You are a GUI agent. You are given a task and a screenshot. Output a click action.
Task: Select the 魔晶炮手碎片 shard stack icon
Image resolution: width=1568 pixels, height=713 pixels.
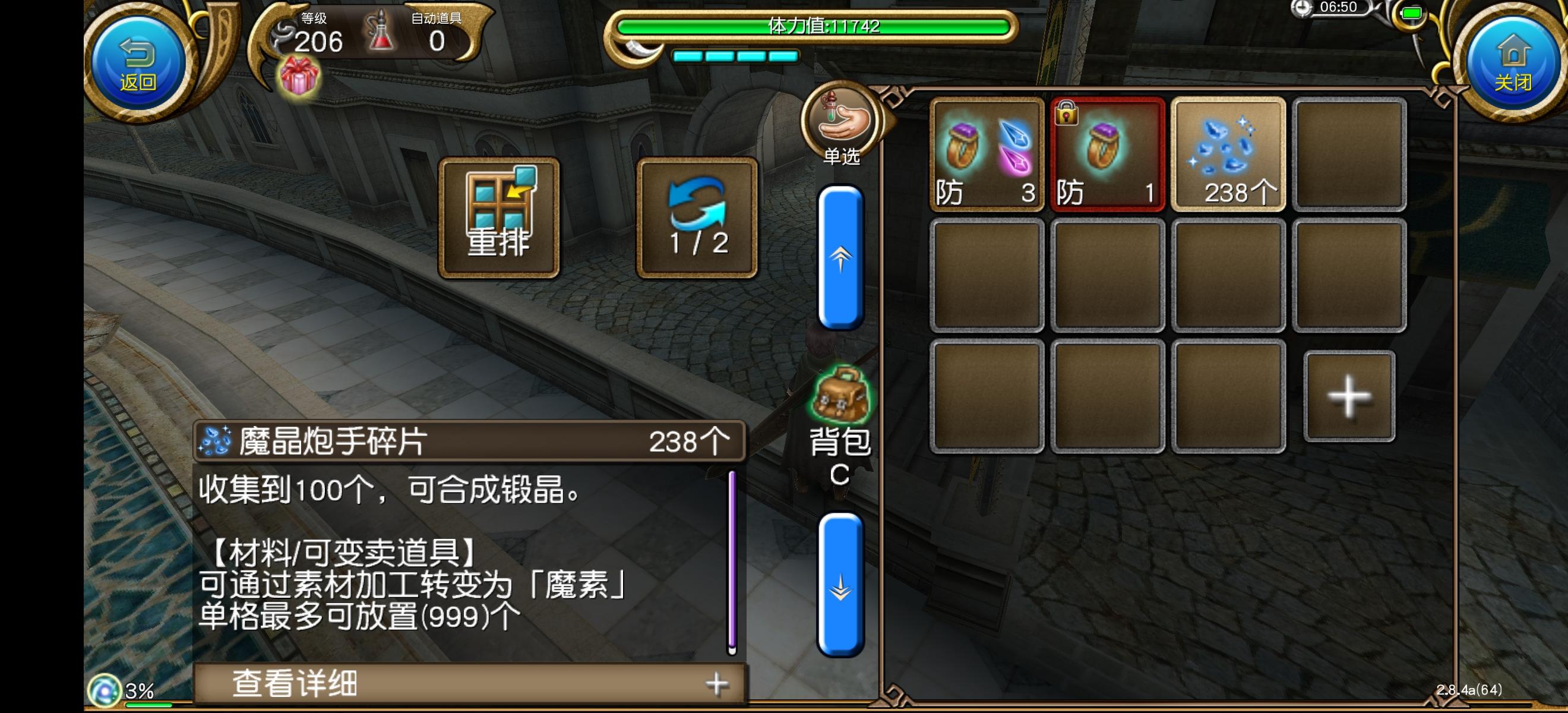point(1229,155)
